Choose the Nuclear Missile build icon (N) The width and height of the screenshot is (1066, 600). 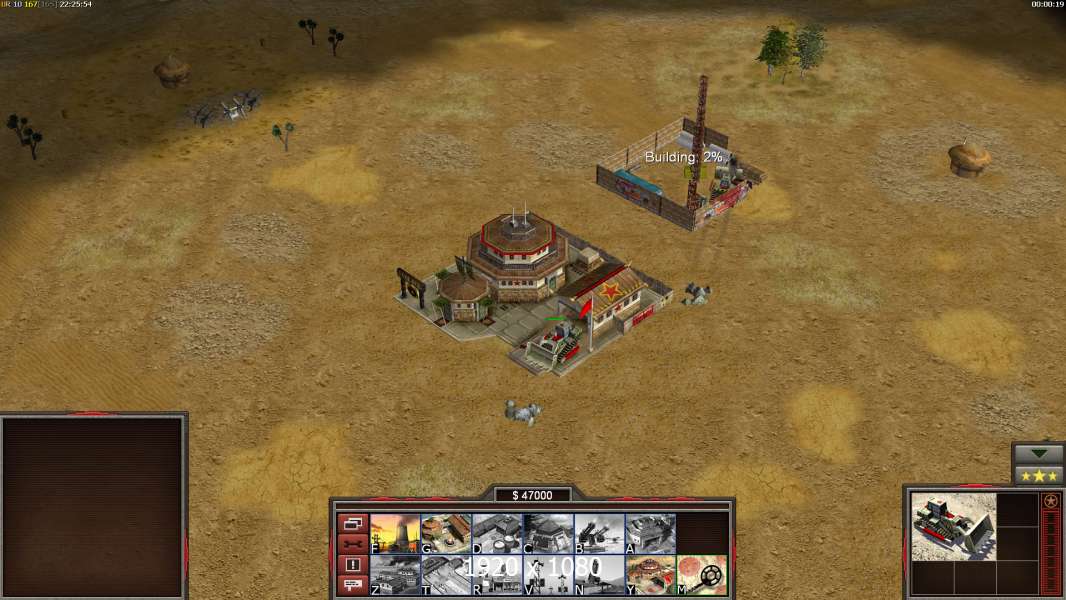(599, 575)
